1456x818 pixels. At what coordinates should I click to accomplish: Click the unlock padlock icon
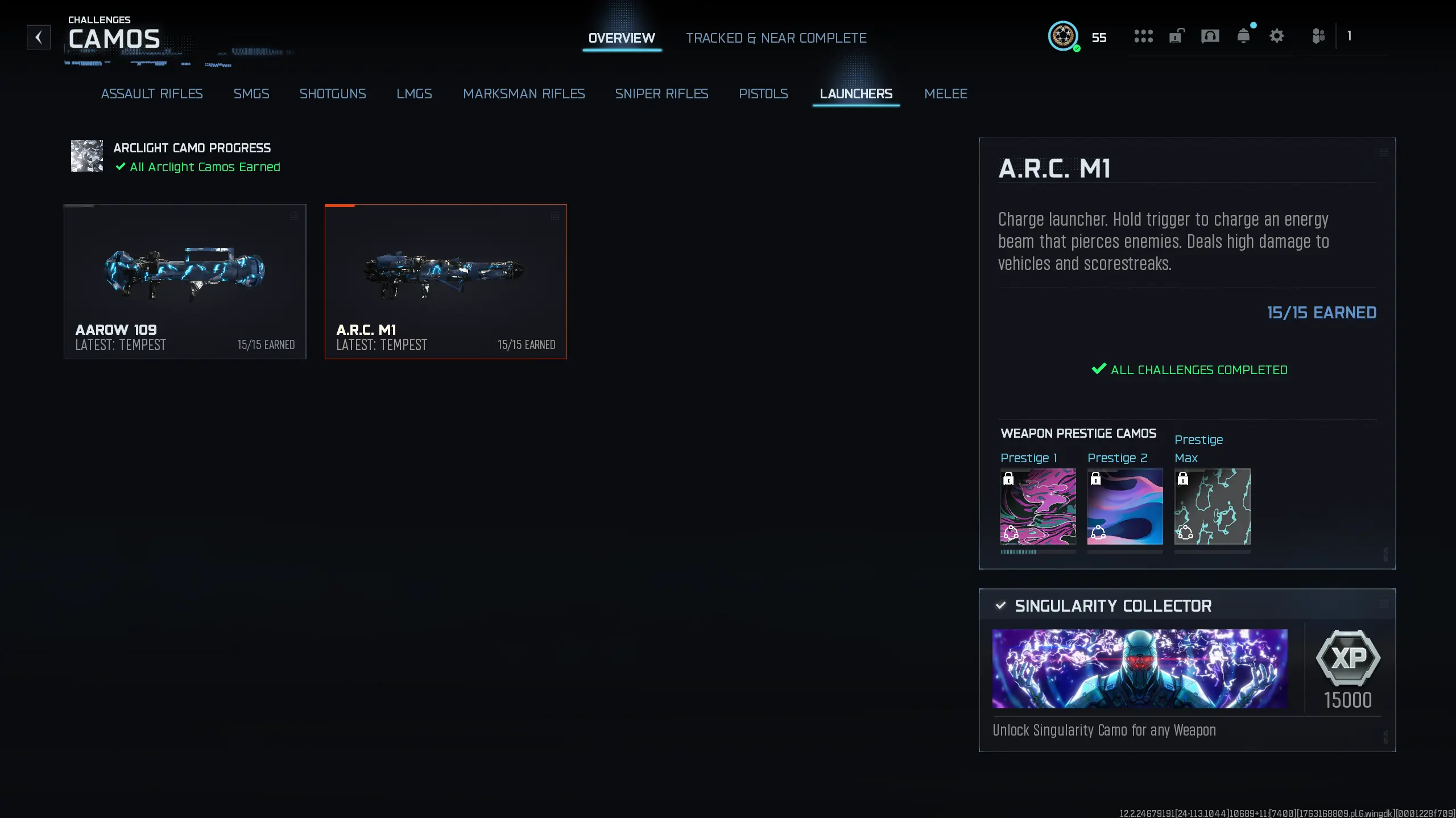(1176, 36)
